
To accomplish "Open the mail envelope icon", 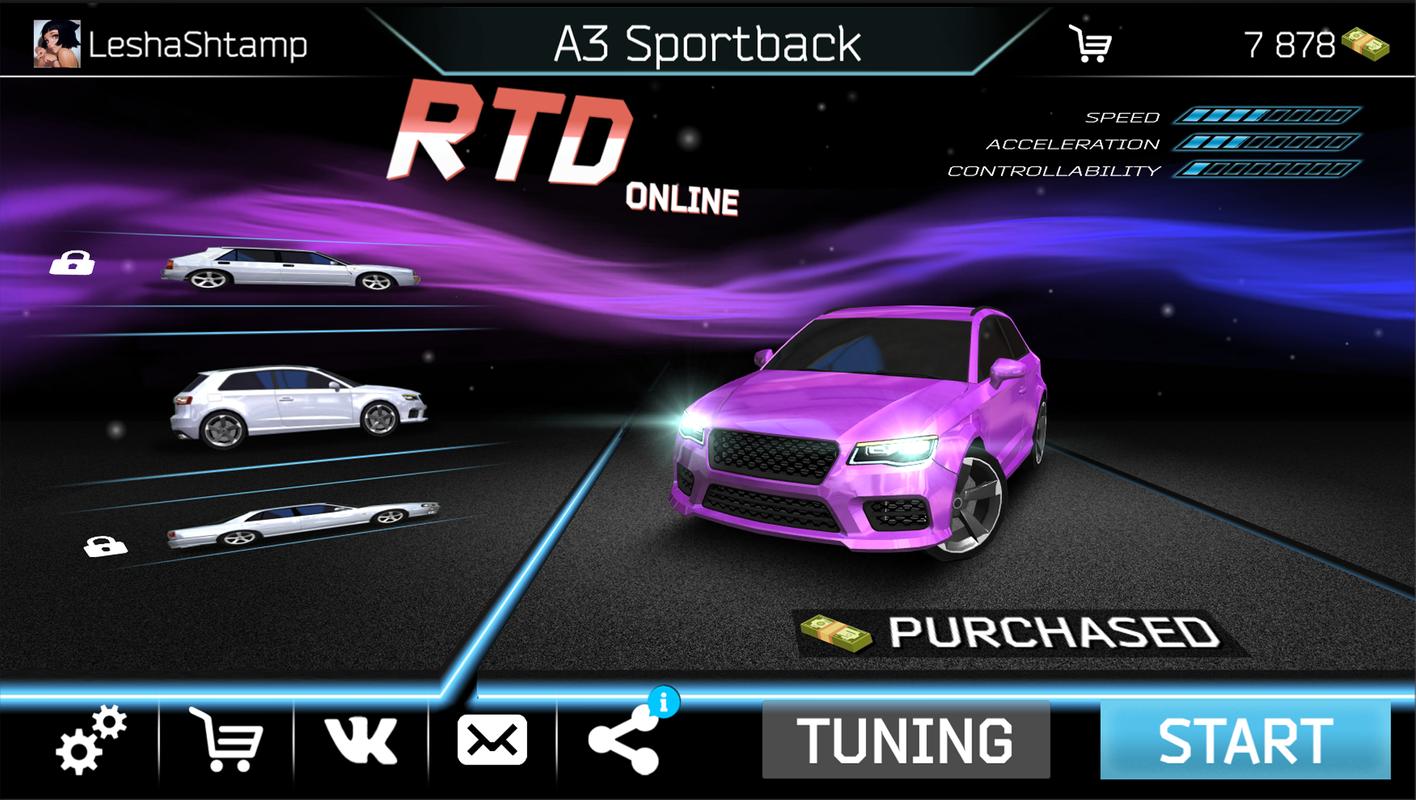I will (492, 741).
